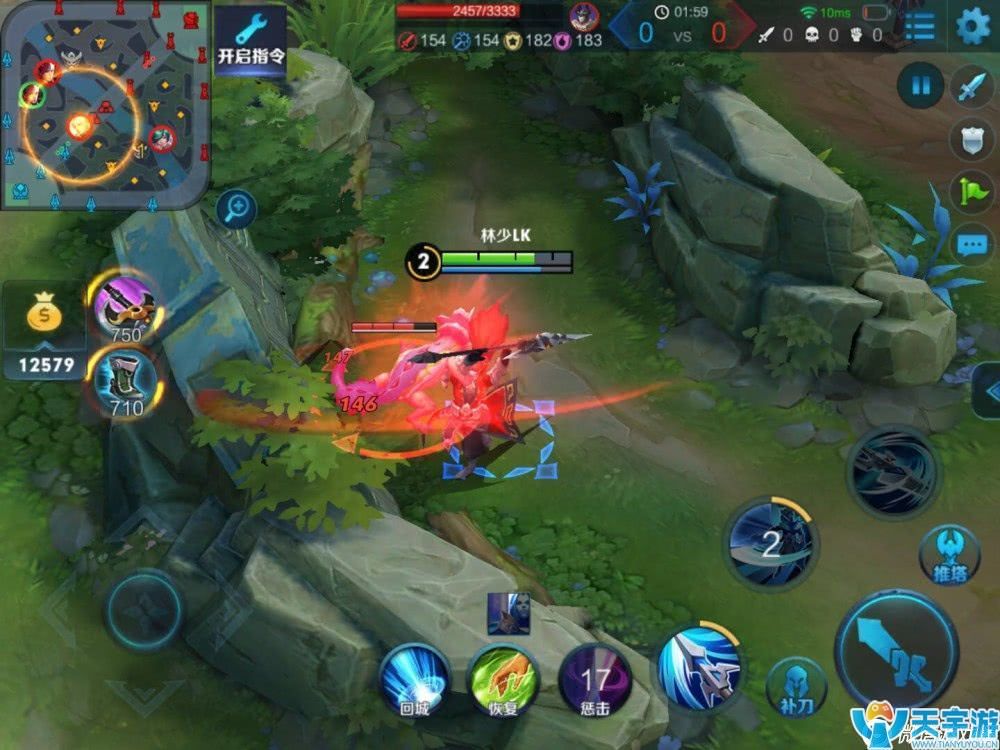Send the shield retreat signal
Viewport: 1000px width, 750px height.
click(971, 139)
